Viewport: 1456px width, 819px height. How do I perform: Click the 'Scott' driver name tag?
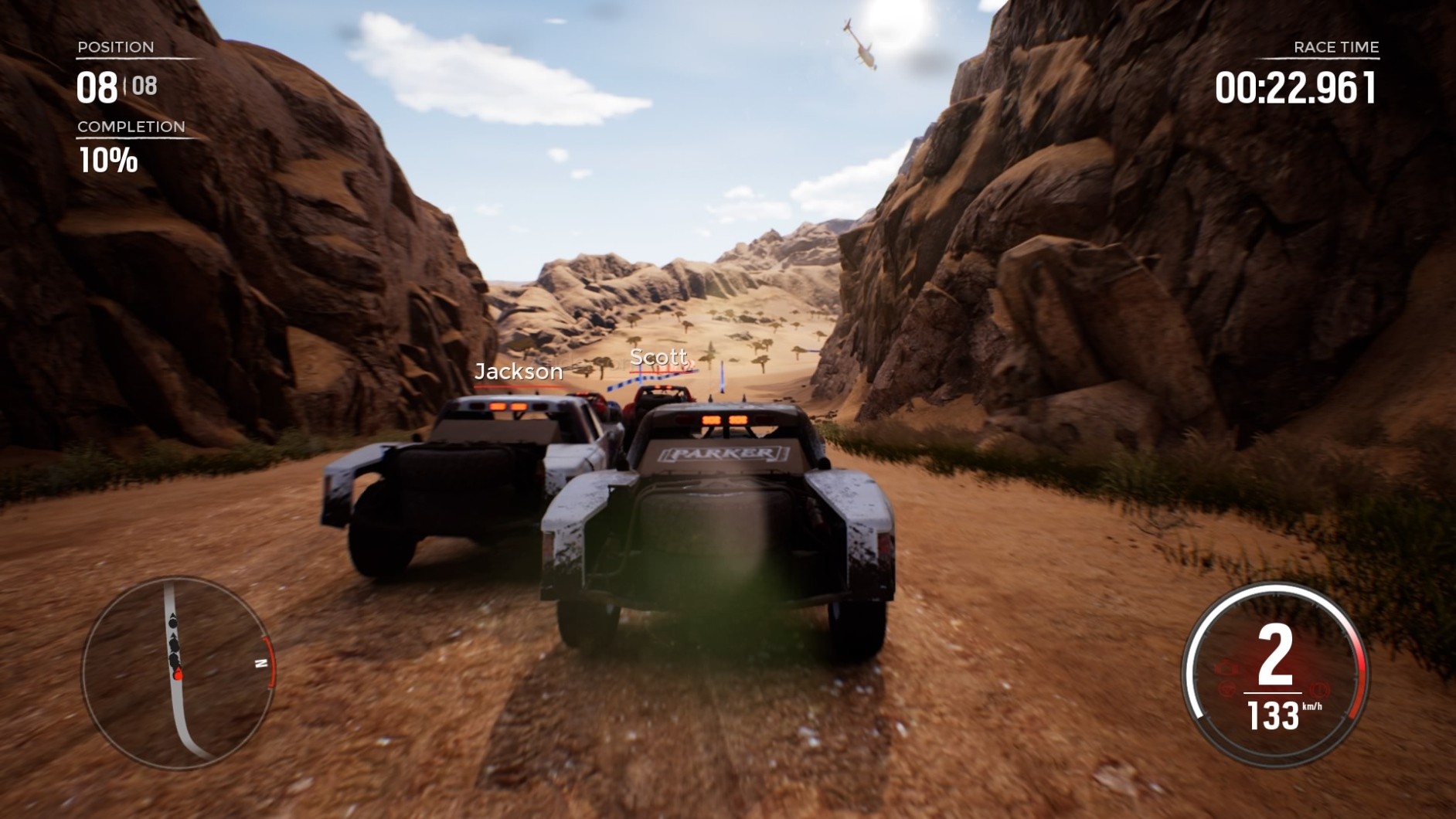click(x=658, y=357)
